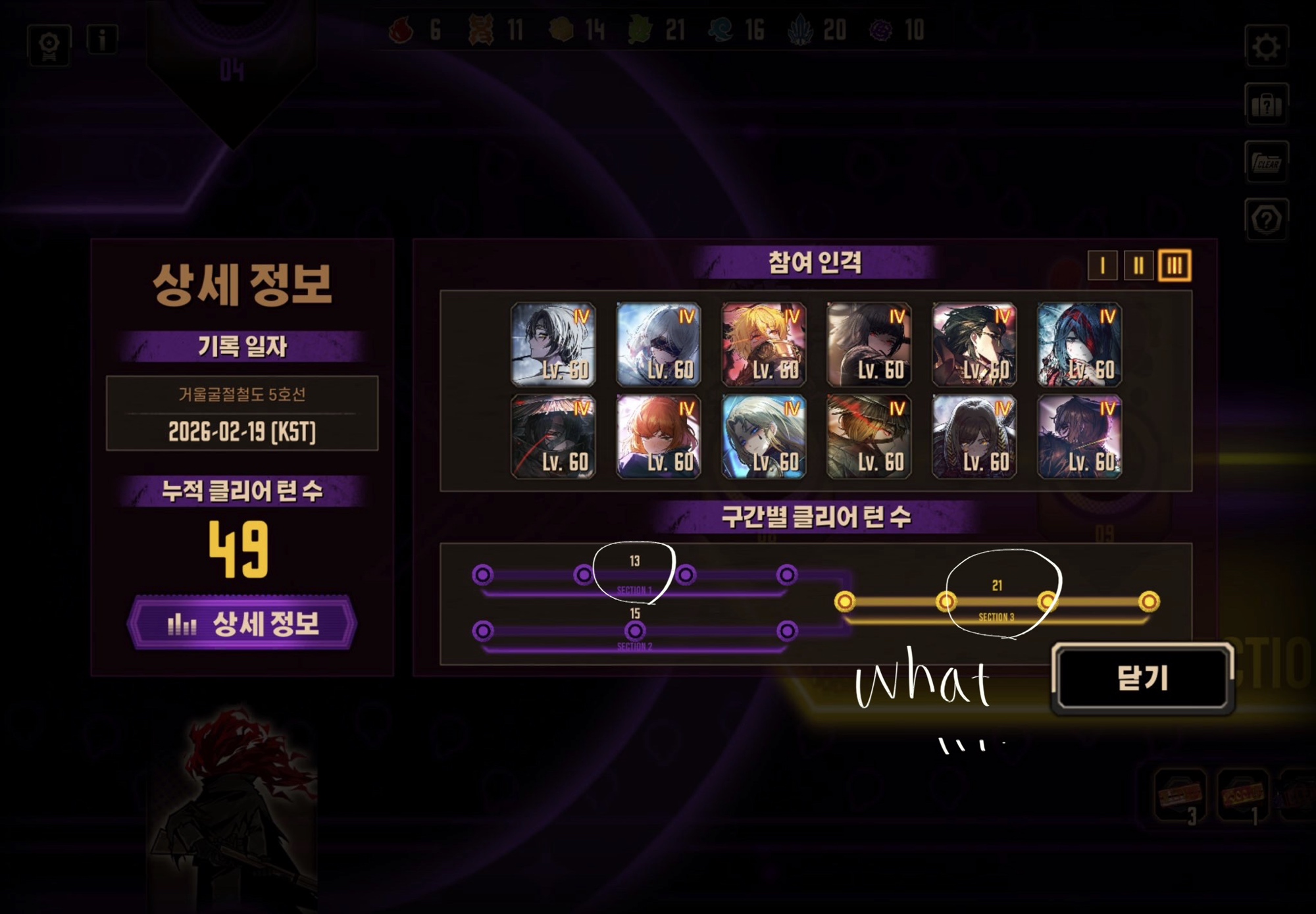Select the orange-haired identity portrait
1316x914 pixels.
pos(658,436)
